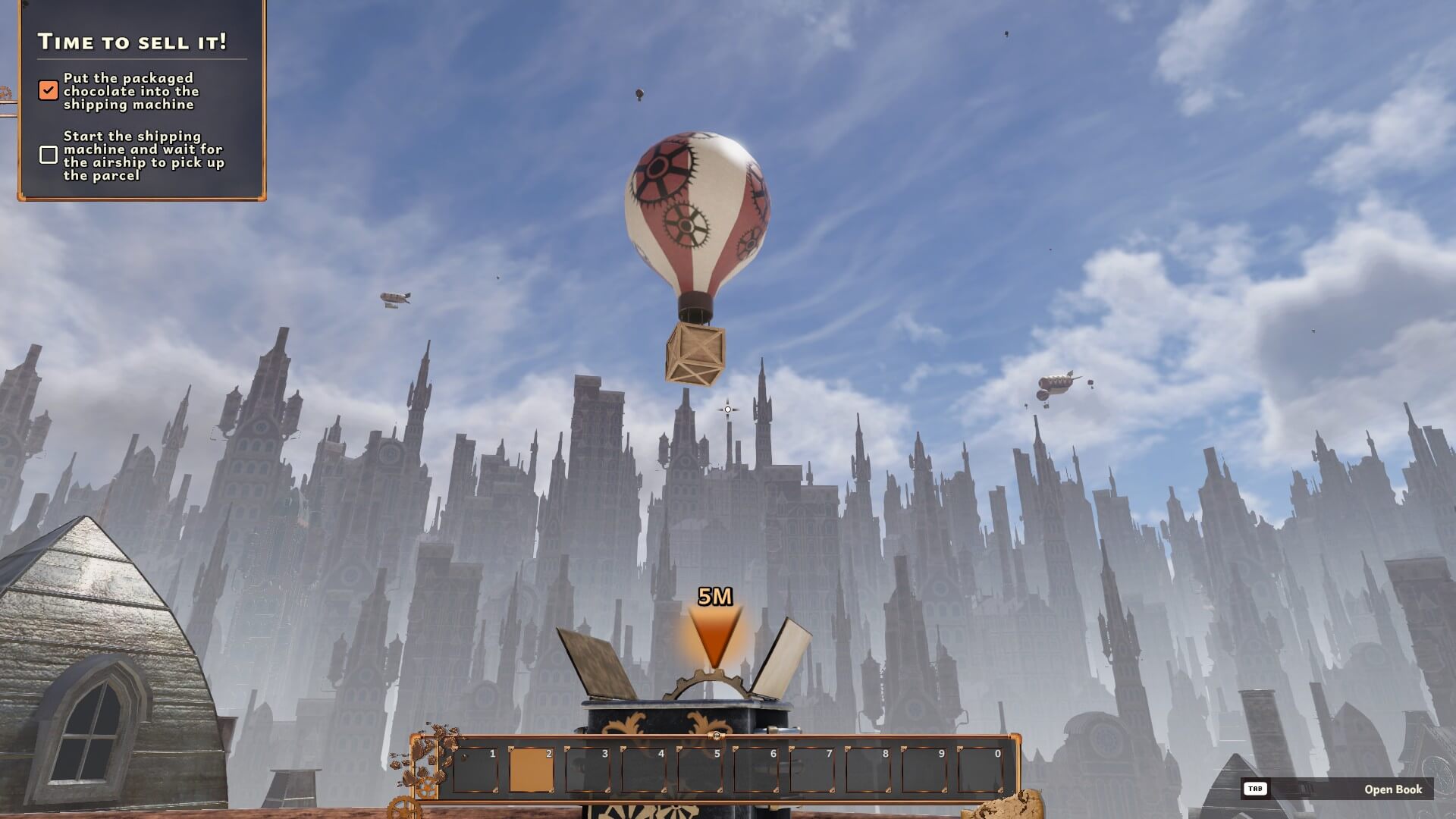
Task: Select the highlighted hotbar slot 2
Action: (x=531, y=770)
